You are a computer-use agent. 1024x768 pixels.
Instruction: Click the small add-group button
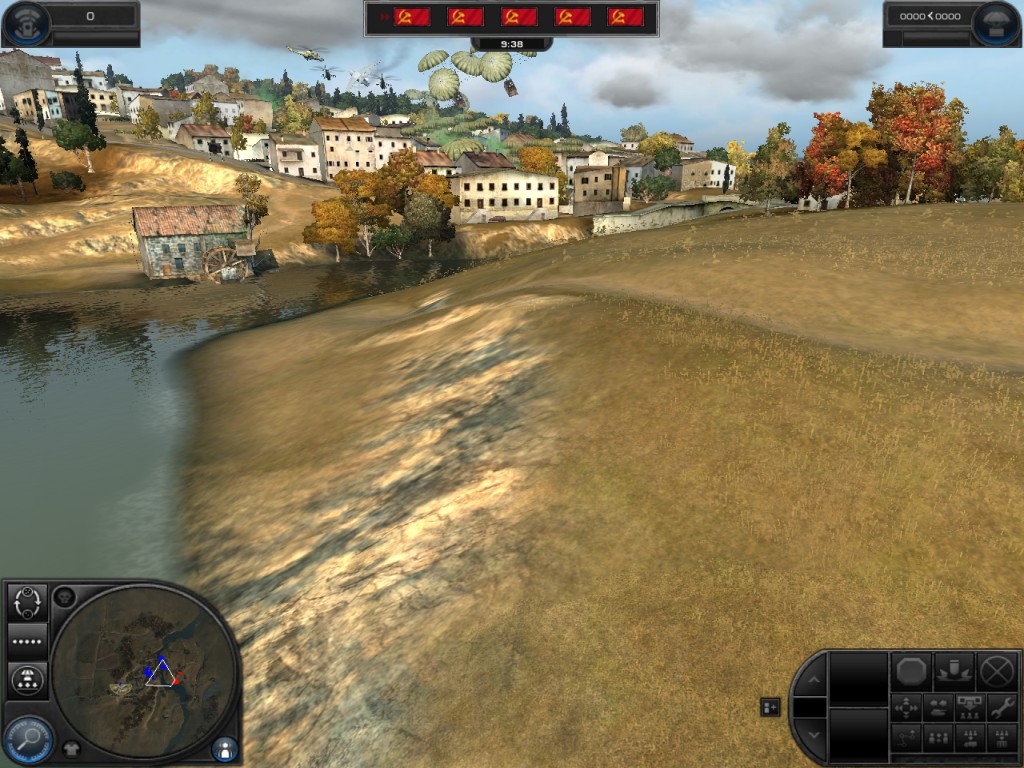pos(770,707)
